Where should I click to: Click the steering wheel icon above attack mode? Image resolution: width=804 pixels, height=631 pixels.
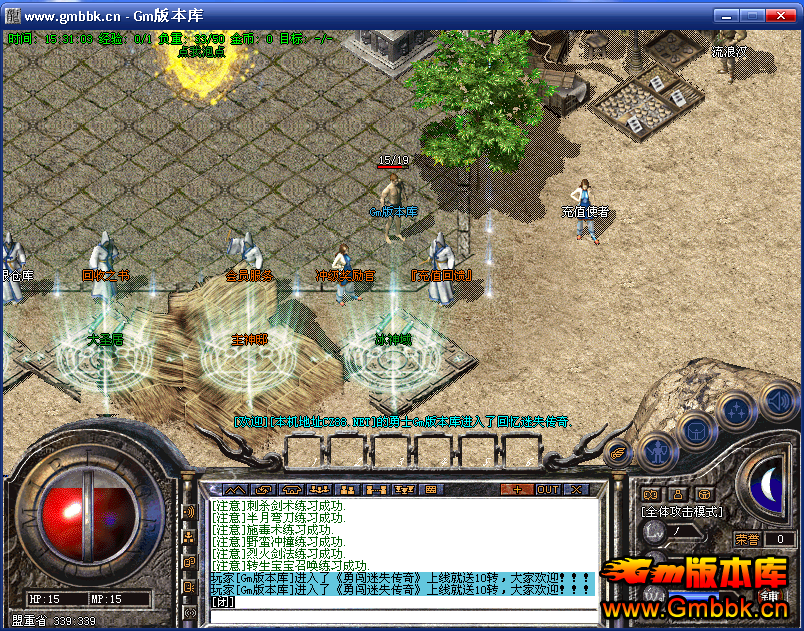(x=705, y=493)
